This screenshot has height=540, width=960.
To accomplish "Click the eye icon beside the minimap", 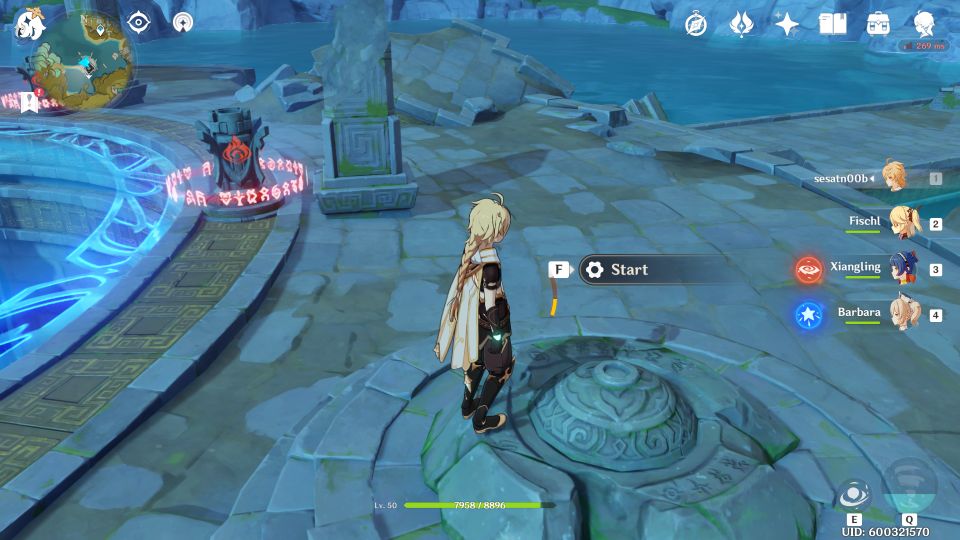I will pos(139,23).
